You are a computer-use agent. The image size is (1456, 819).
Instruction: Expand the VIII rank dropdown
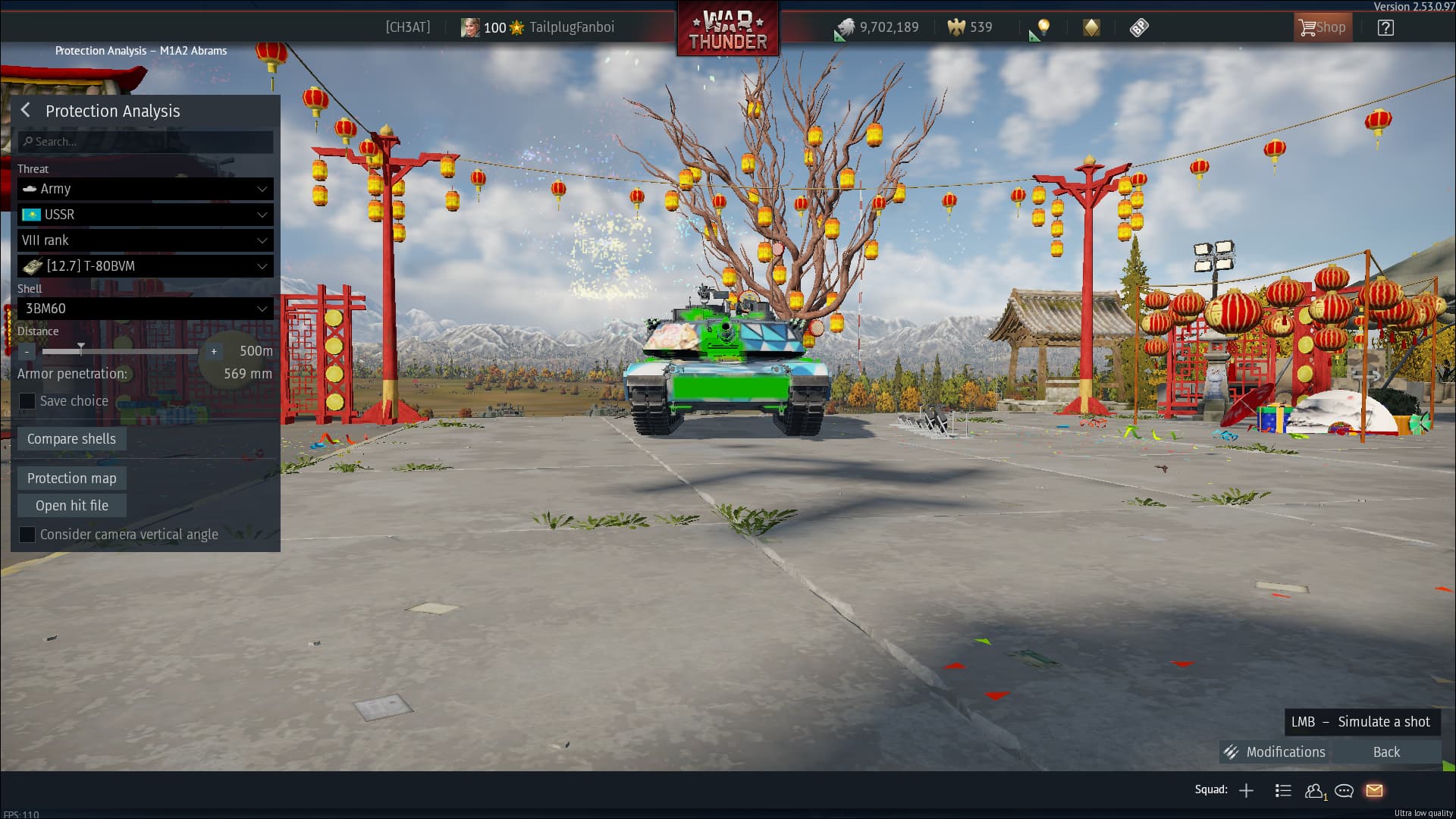click(x=146, y=240)
